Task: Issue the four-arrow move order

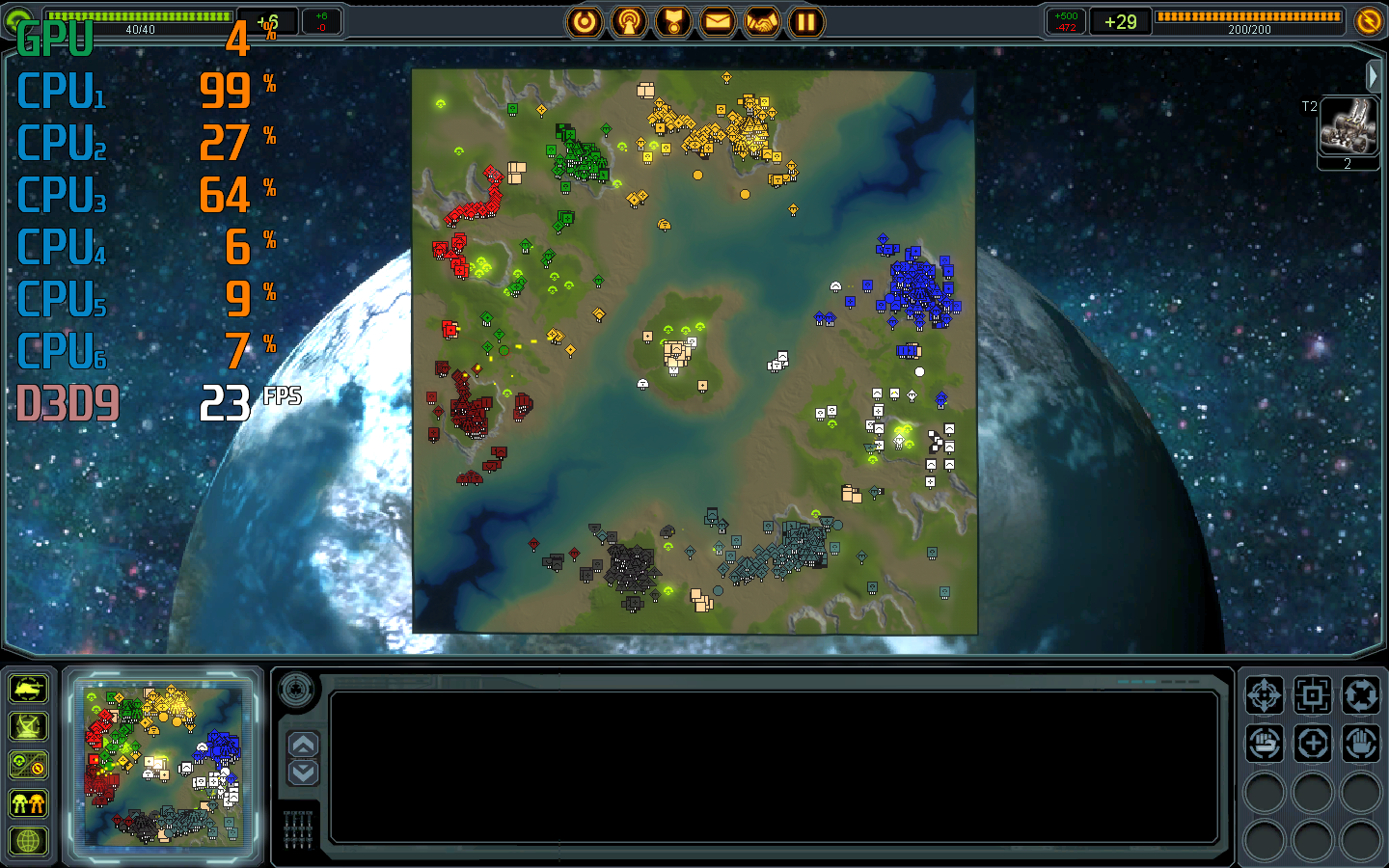Action: click(x=1264, y=694)
